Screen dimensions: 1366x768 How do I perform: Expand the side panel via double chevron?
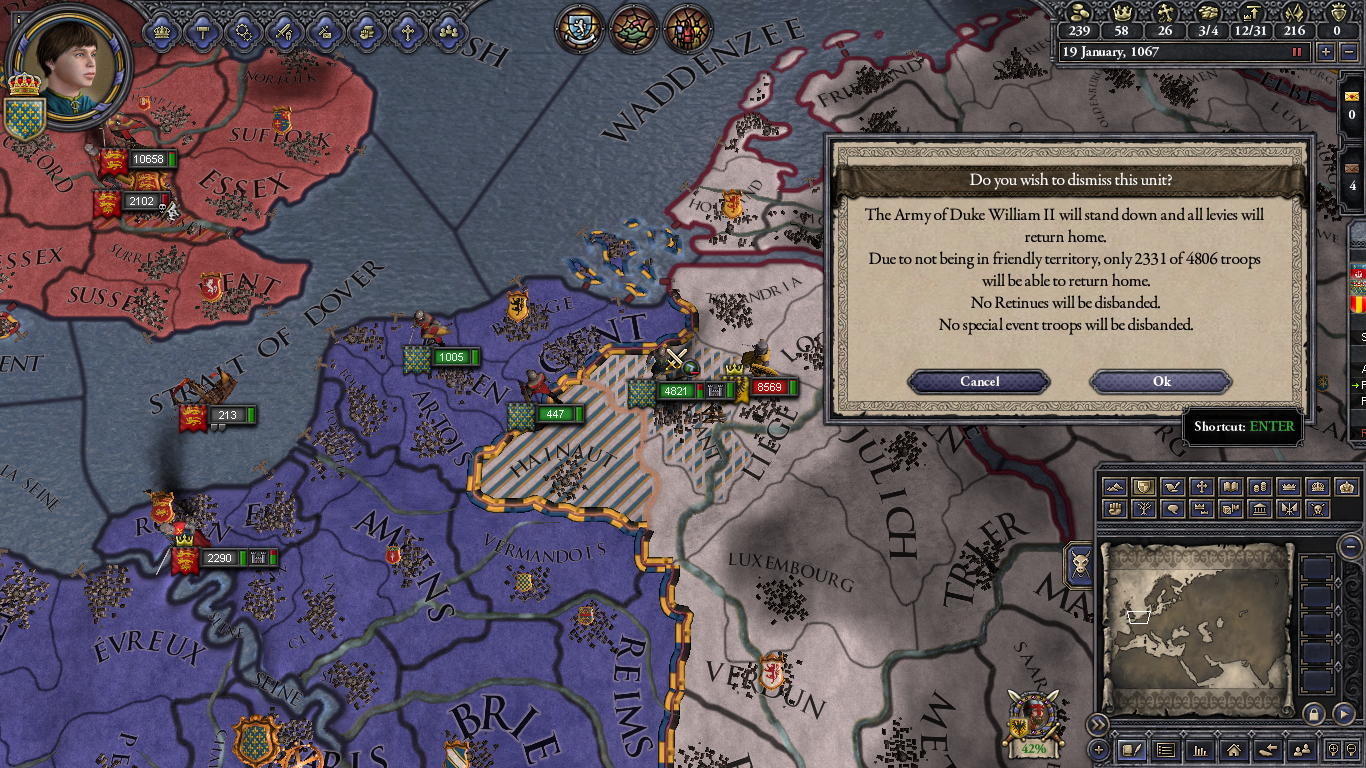point(1097,723)
